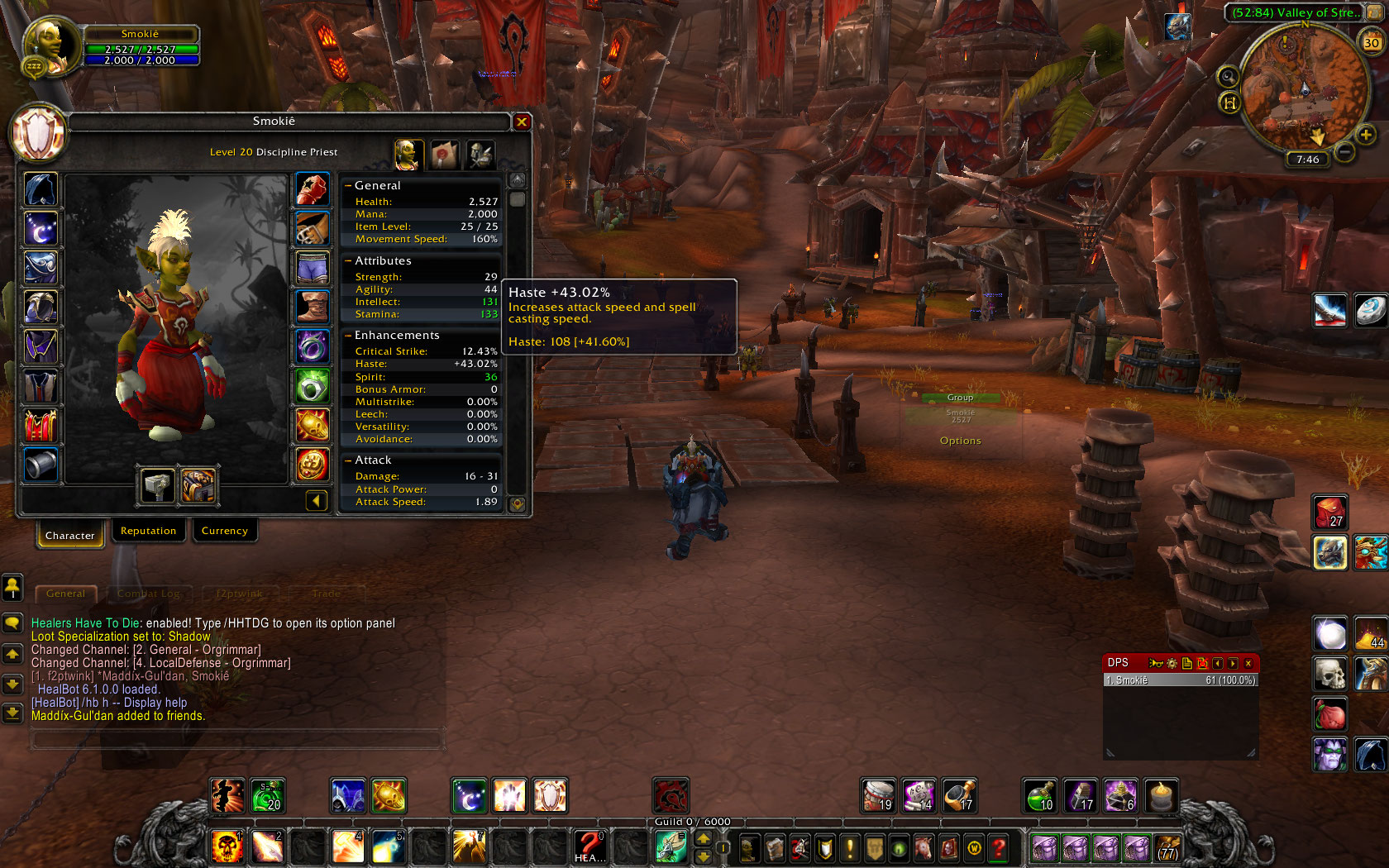
Task: Open the Currency tab
Action: tap(224, 531)
